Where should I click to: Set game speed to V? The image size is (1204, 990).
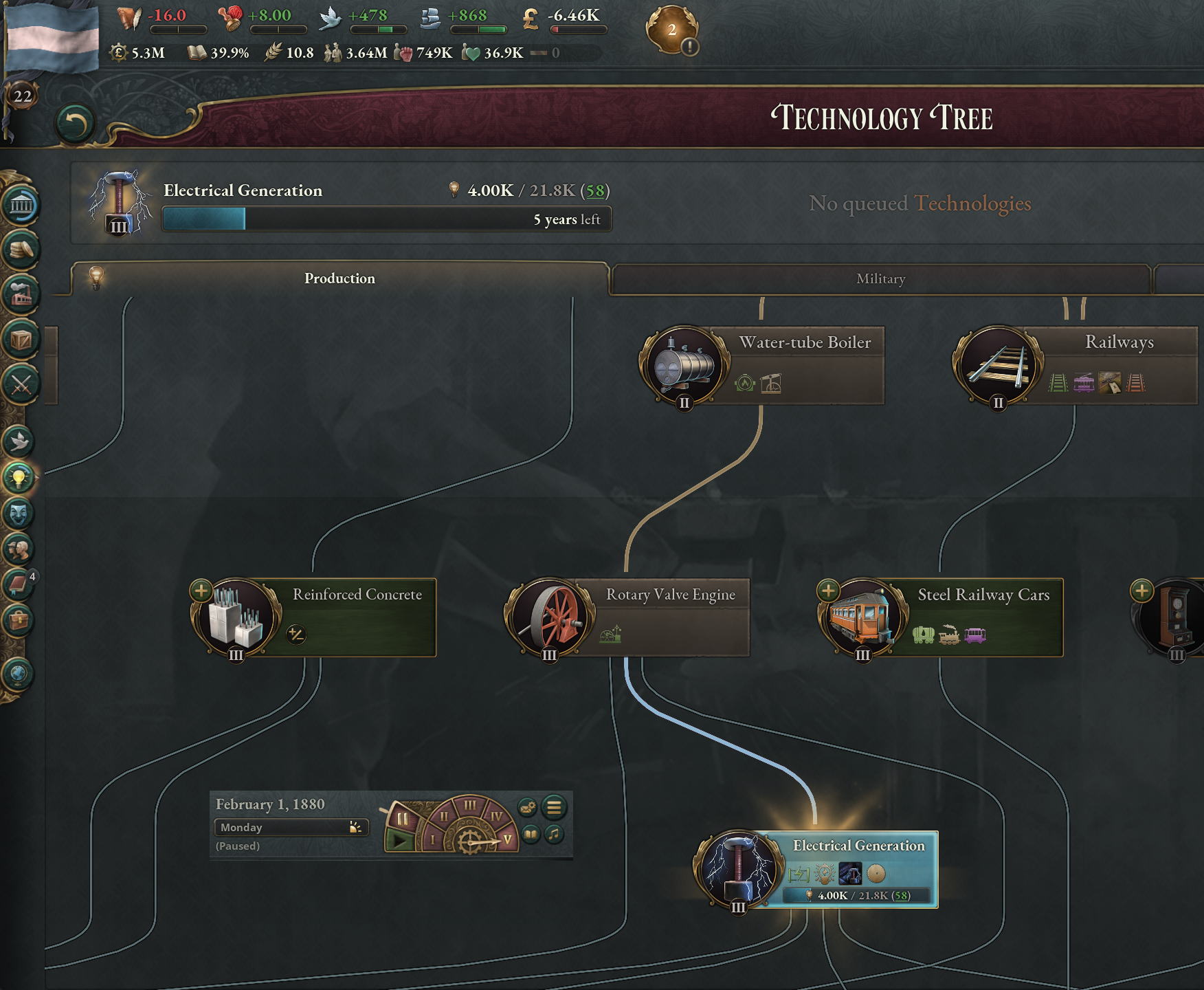click(x=507, y=839)
